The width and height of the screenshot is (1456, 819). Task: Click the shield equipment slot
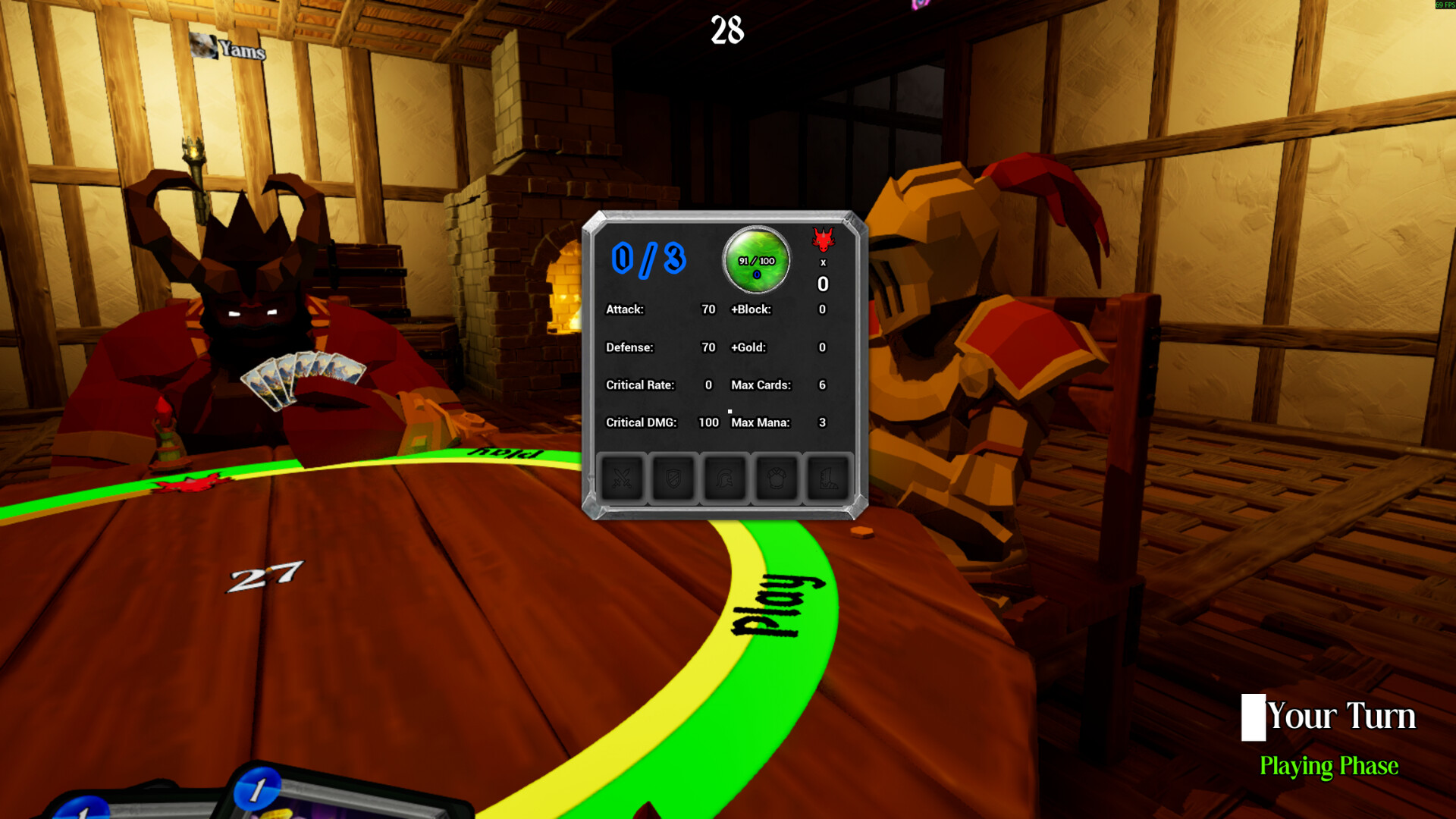point(673,478)
